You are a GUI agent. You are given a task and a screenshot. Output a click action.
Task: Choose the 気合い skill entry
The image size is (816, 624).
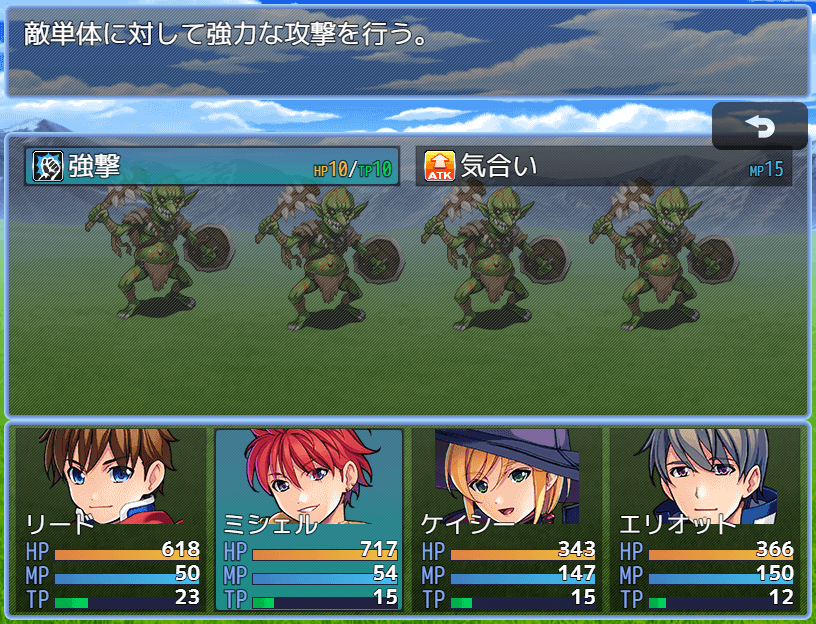(603, 167)
